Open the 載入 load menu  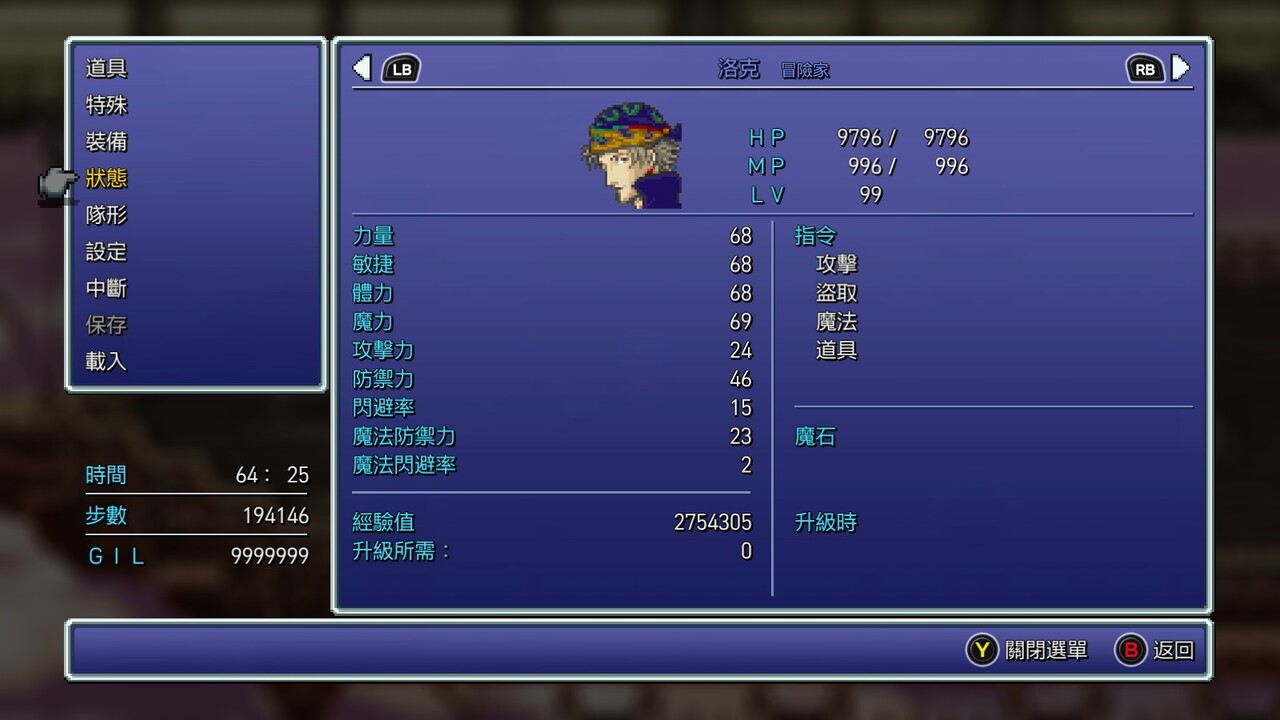point(106,361)
